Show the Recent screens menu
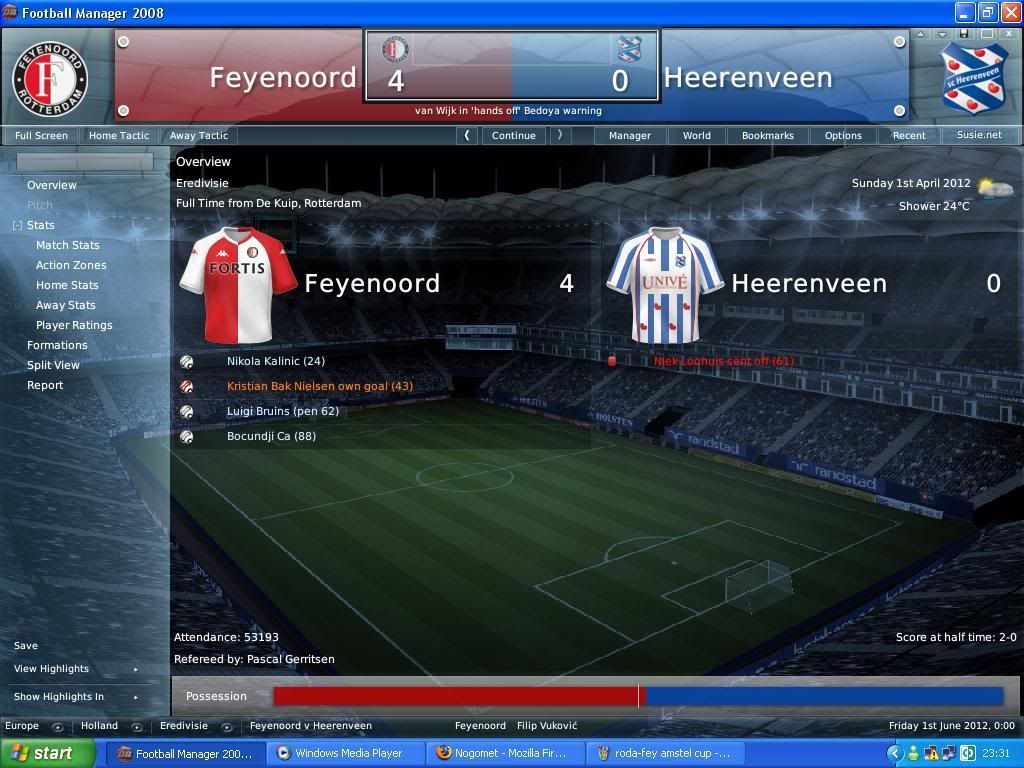Image resolution: width=1024 pixels, height=768 pixels. click(909, 135)
